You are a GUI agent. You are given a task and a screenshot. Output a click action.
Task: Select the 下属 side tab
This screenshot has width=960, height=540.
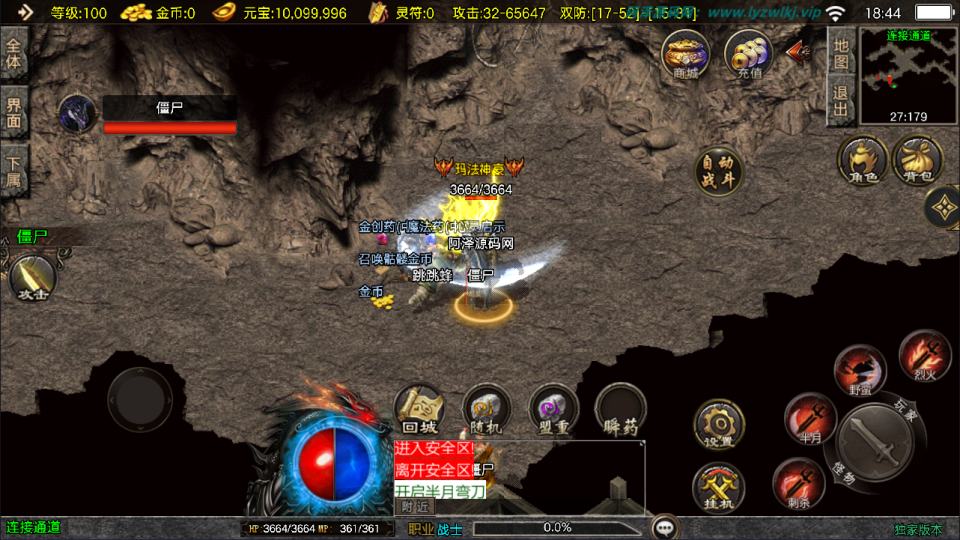click(x=13, y=170)
